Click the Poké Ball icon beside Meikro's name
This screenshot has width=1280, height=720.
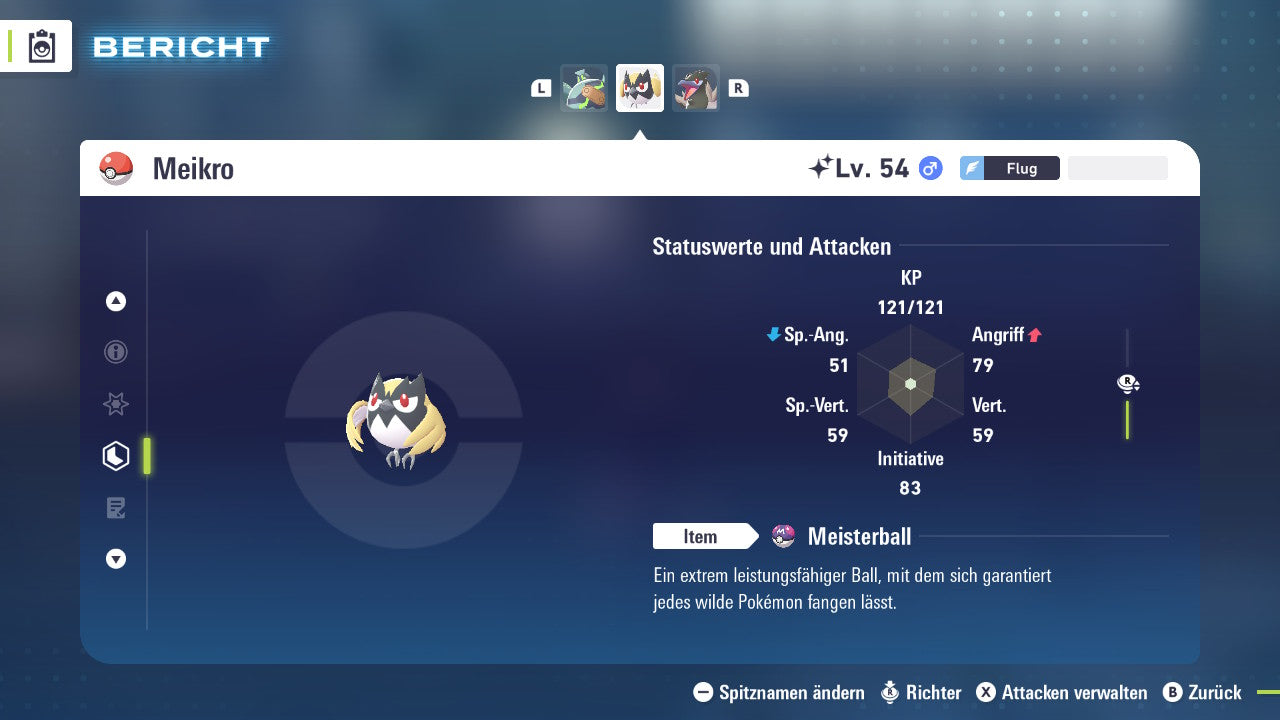click(x=114, y=168)
